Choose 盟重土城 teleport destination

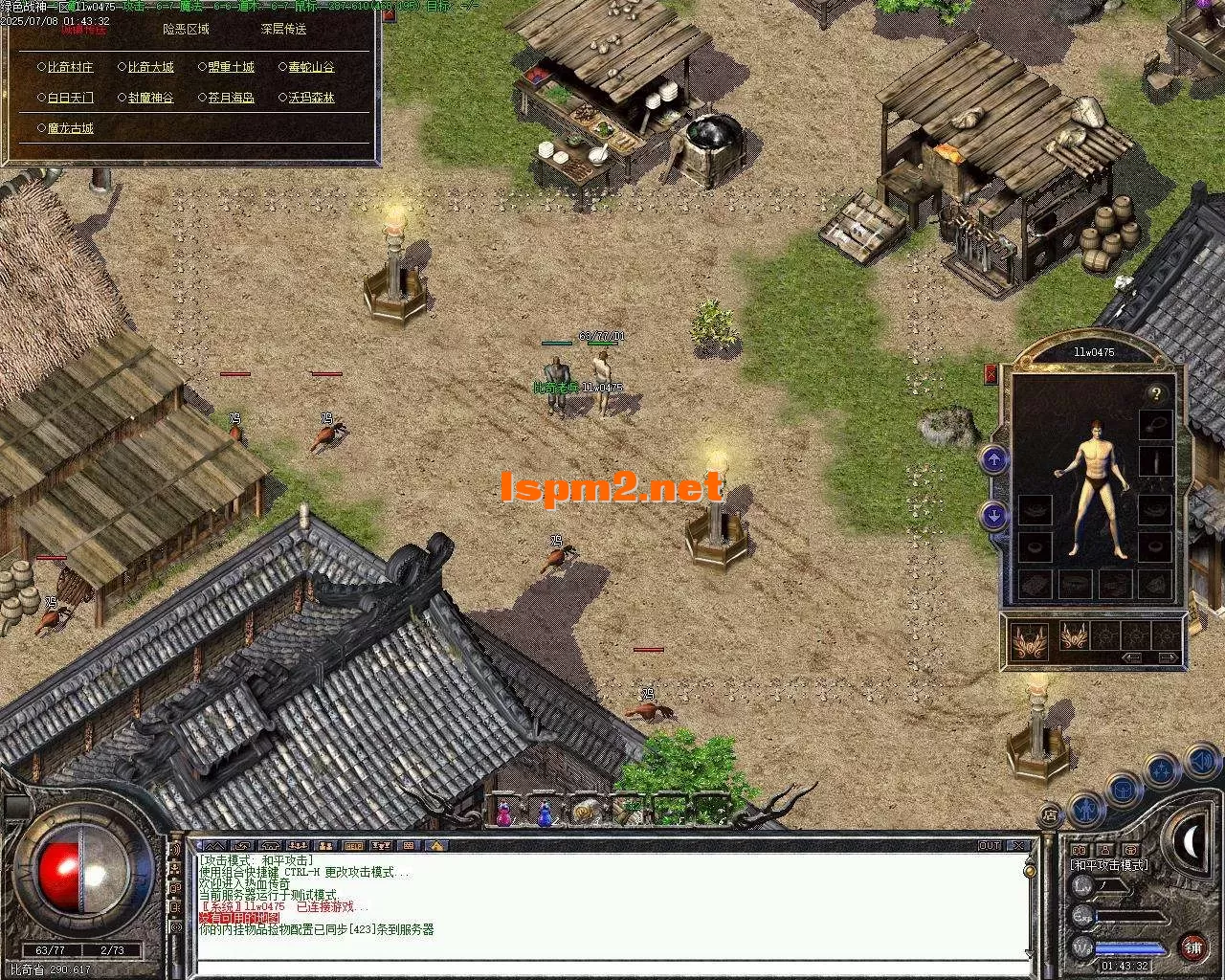click(231, 68)
